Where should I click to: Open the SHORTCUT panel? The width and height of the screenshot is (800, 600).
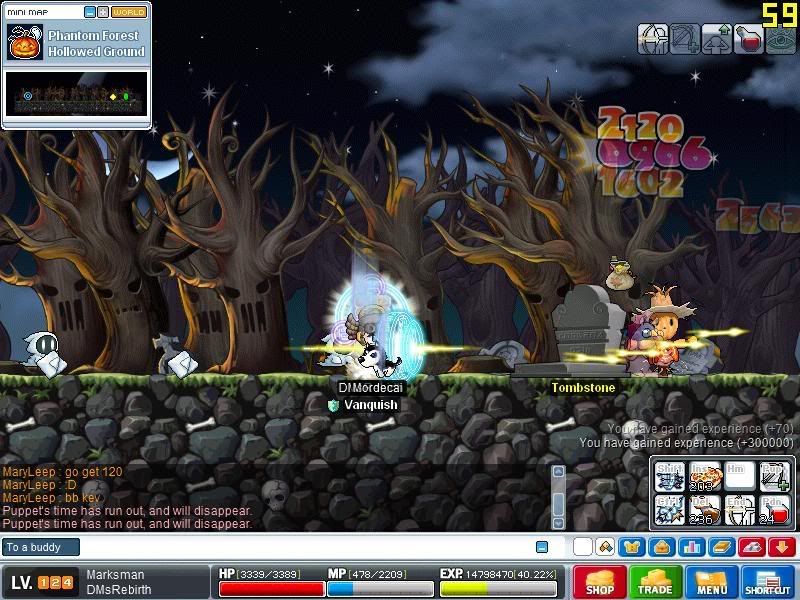click(x=768, y=582)
